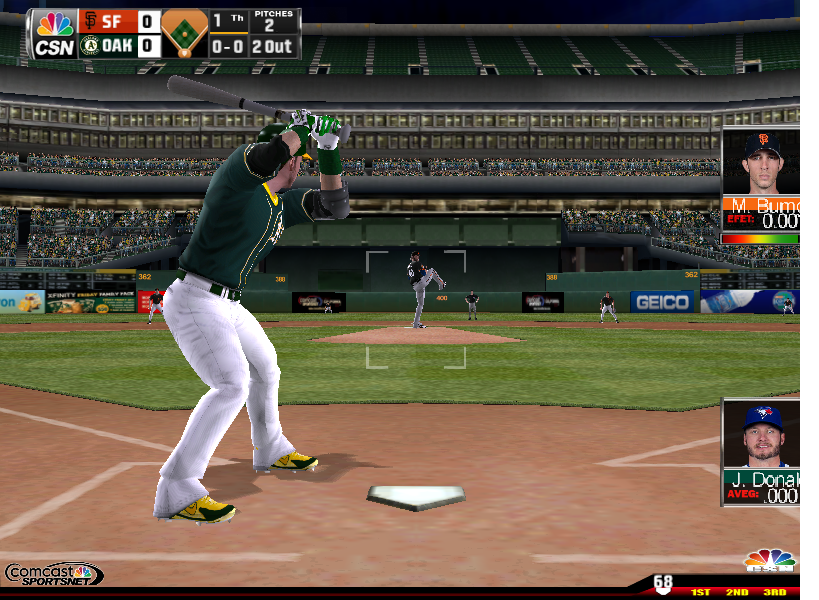Screen dimensions: 819x600
Task: Click the base diamond icon in scoreboard
Action: [184, 34]
